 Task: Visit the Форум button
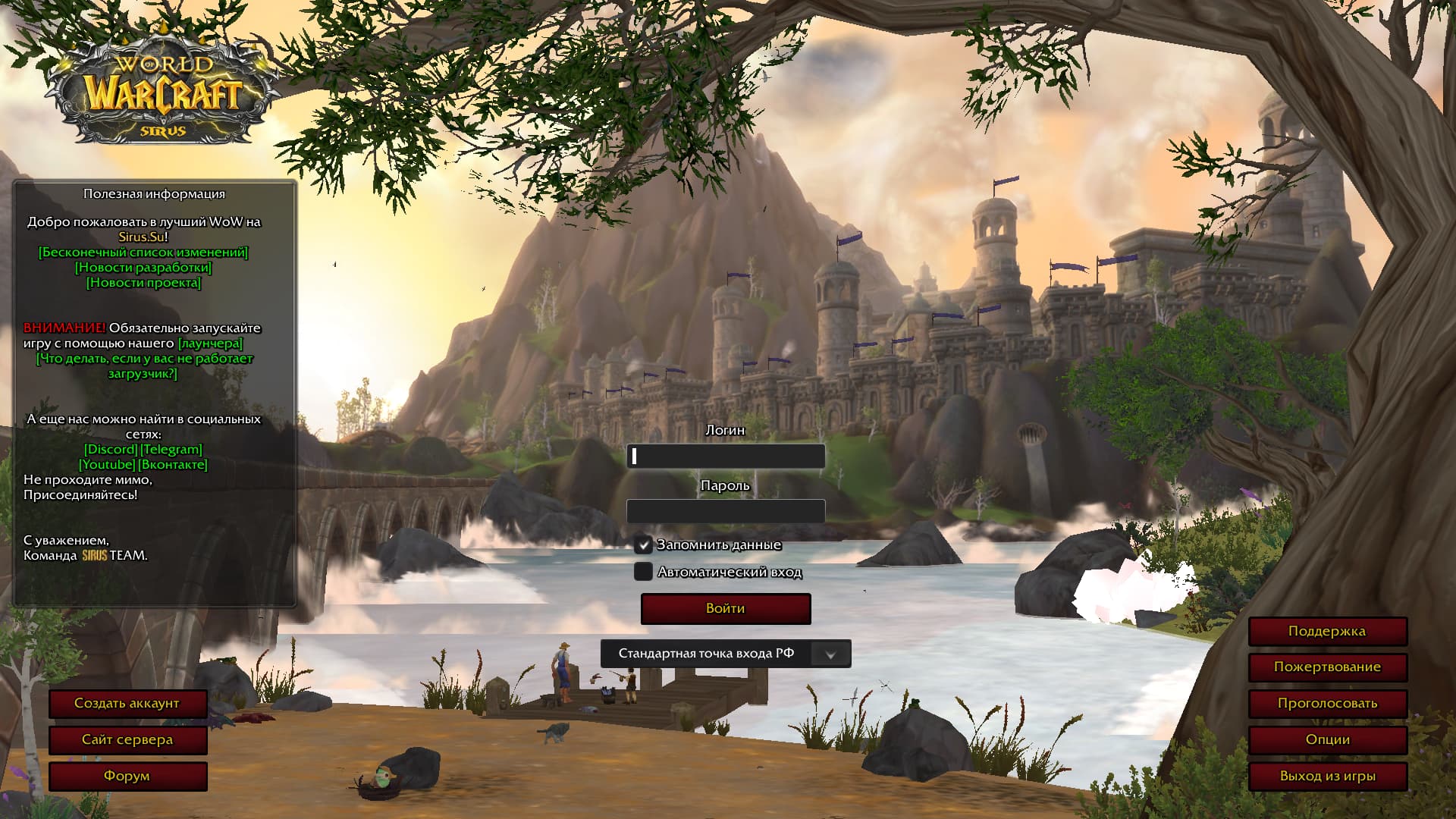pos(127,777)
